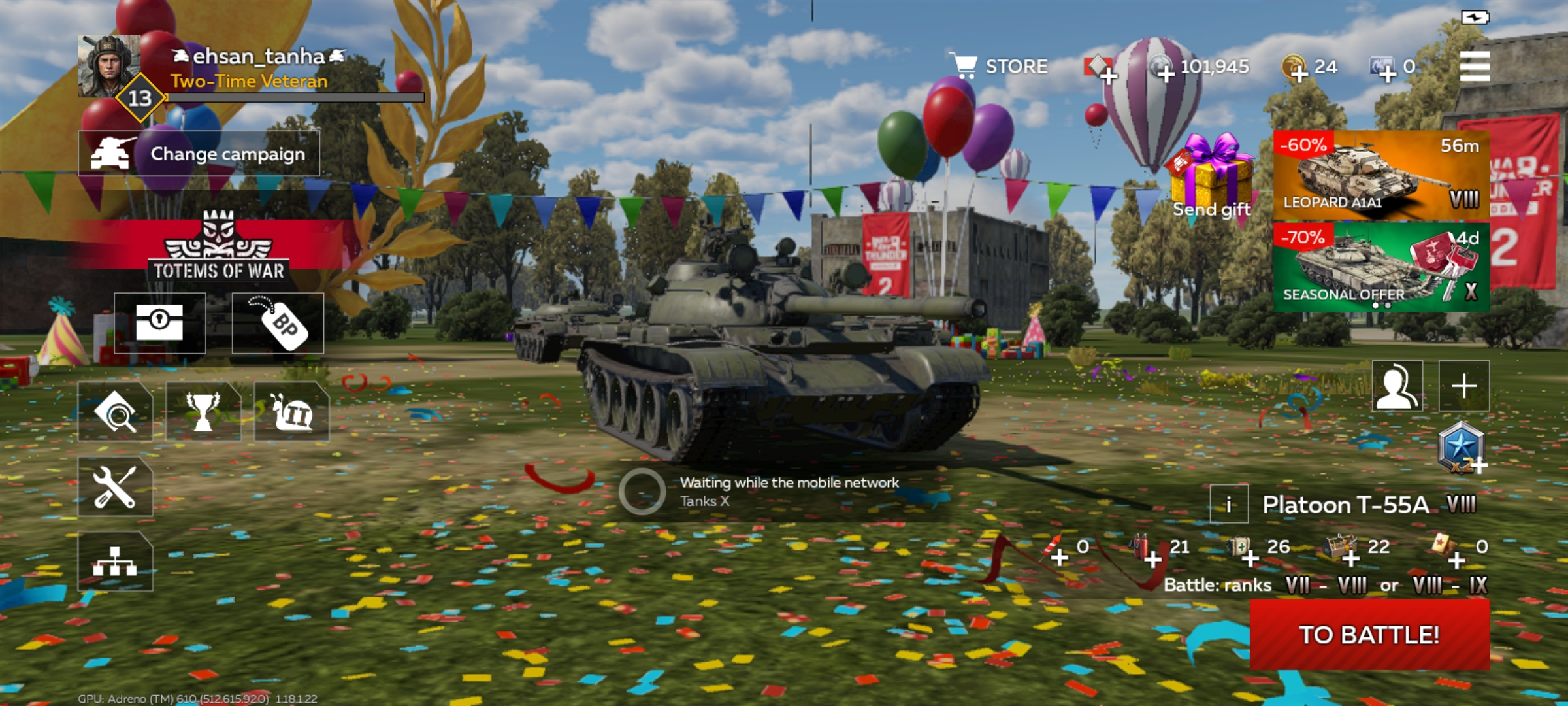Add more golden eagles currency
1568x706 pixels.
pyautogui.click(x=1298, y=69)
